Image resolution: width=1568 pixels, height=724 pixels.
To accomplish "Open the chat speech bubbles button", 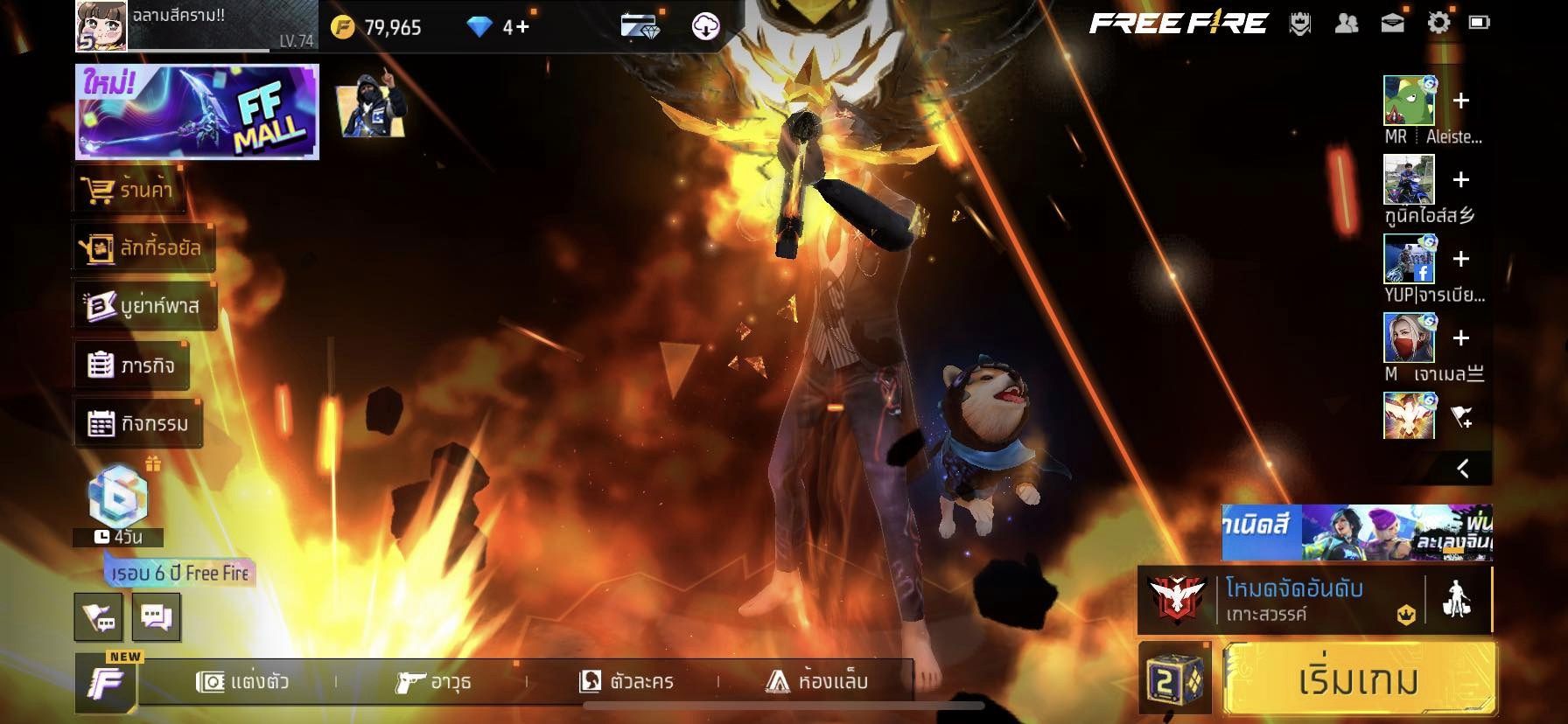I will coord(156,617).
